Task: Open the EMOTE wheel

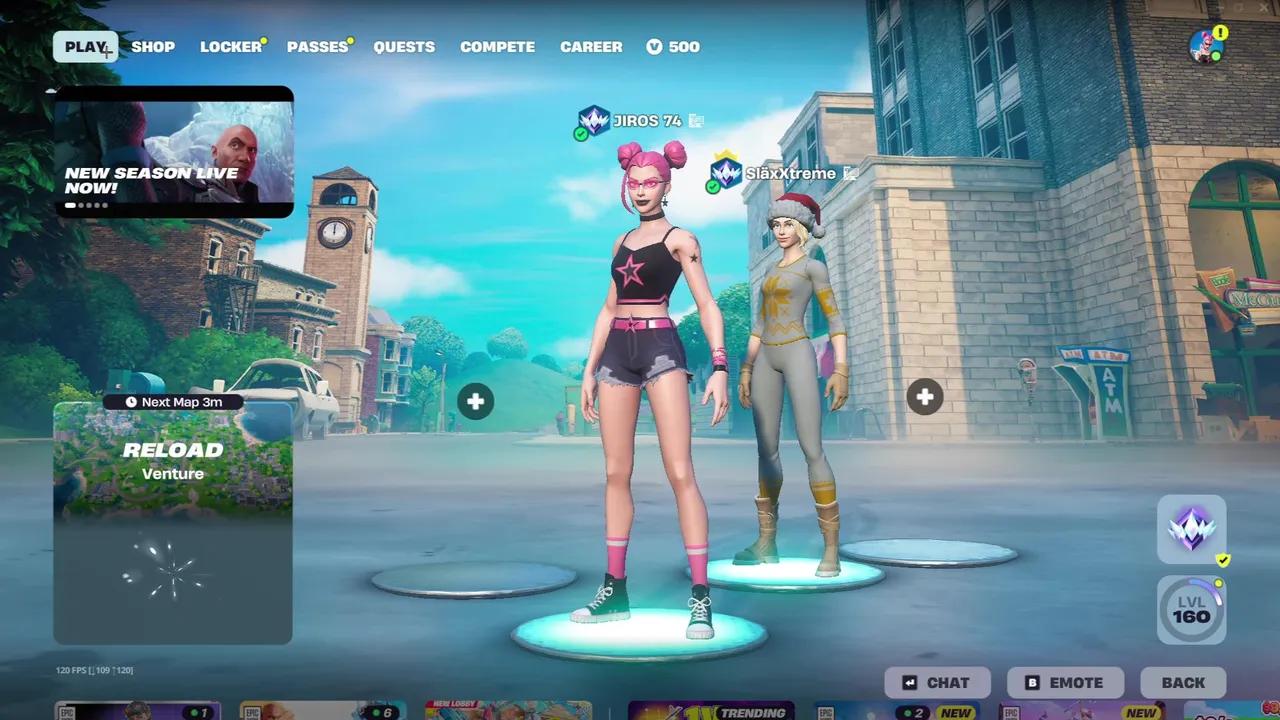Action: [x=1065, y=682]
